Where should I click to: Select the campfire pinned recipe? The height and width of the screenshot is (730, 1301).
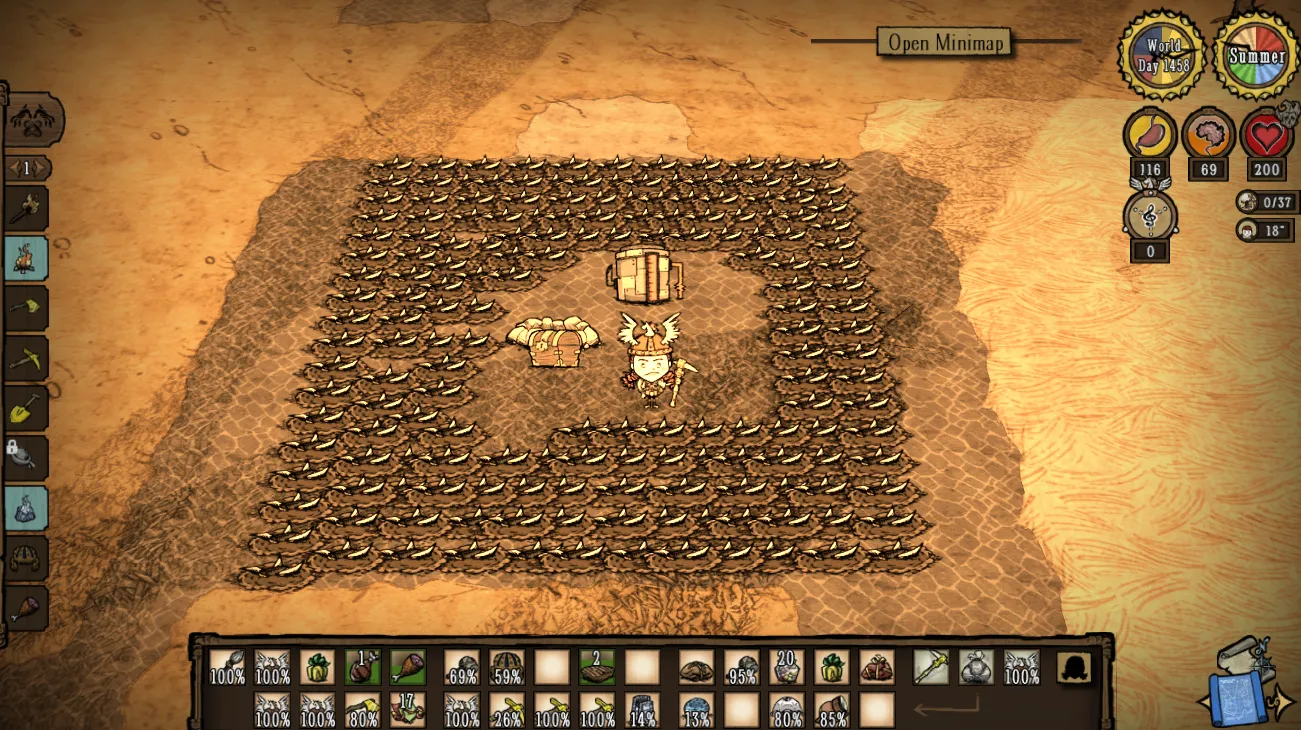click(26, 258)
